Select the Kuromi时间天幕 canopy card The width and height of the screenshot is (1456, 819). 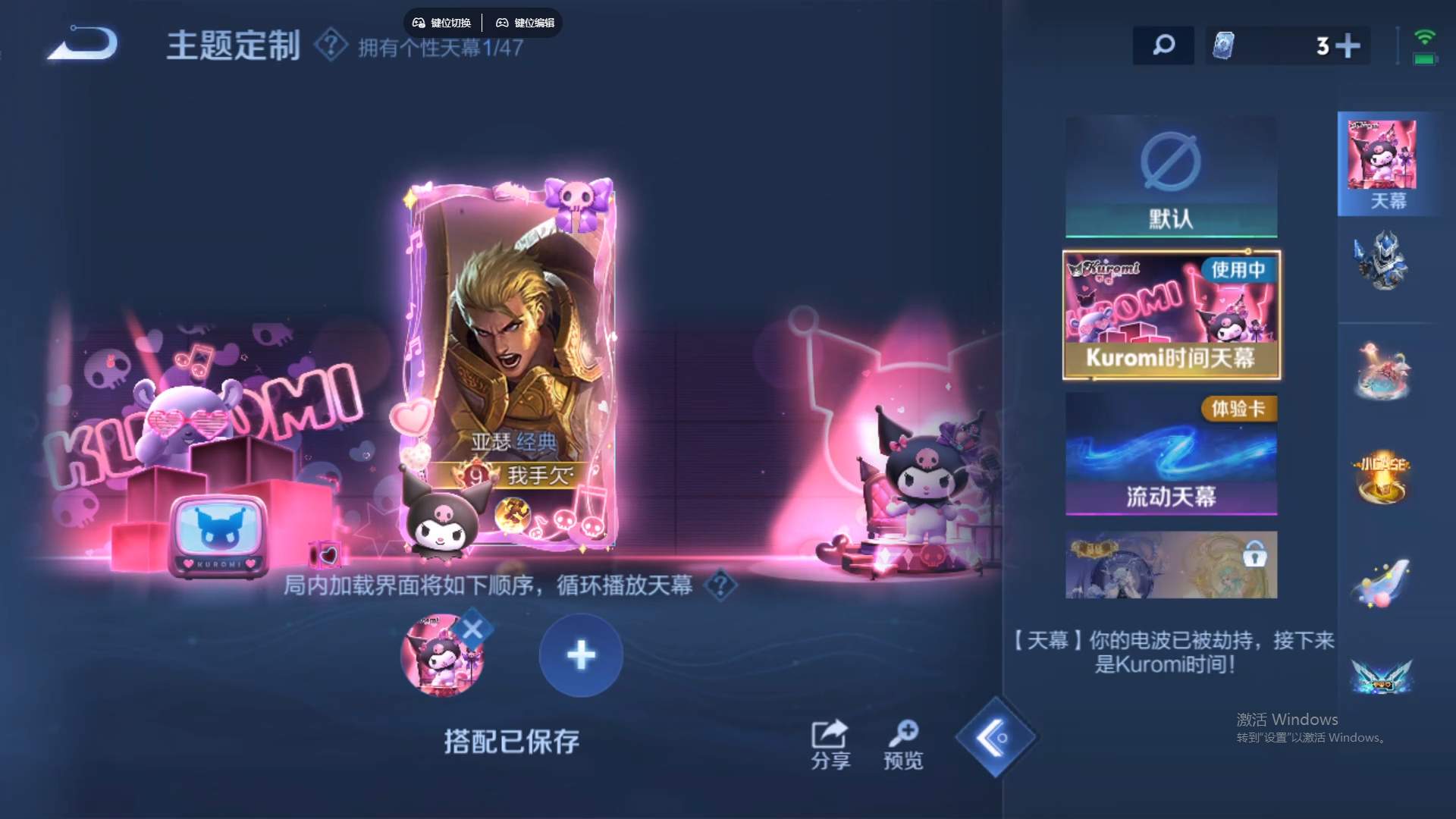[x=1170, y=316]
